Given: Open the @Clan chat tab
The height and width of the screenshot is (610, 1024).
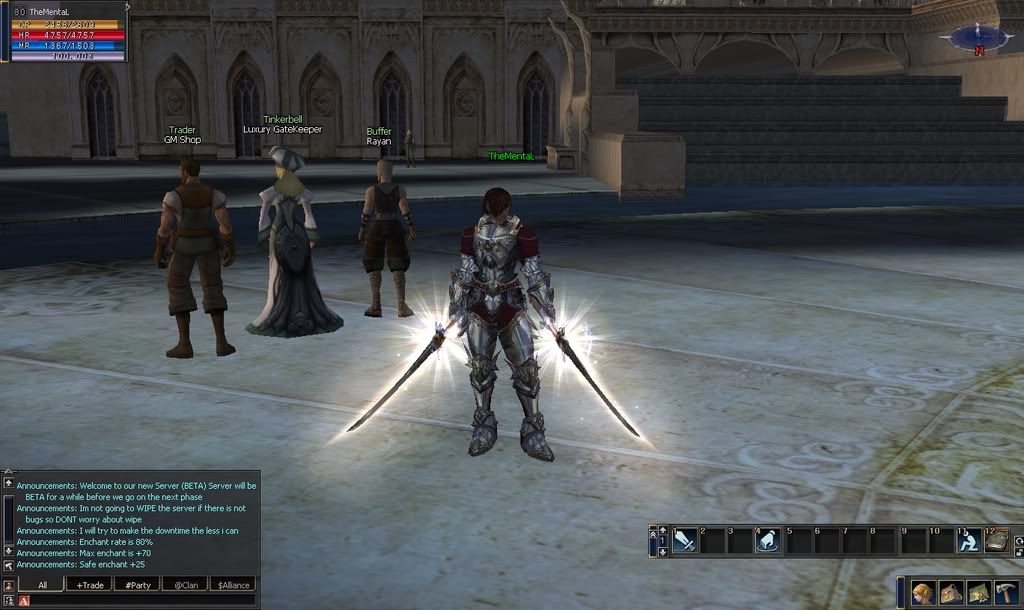Looking at the screenshot, I should (x=184, y=584).
